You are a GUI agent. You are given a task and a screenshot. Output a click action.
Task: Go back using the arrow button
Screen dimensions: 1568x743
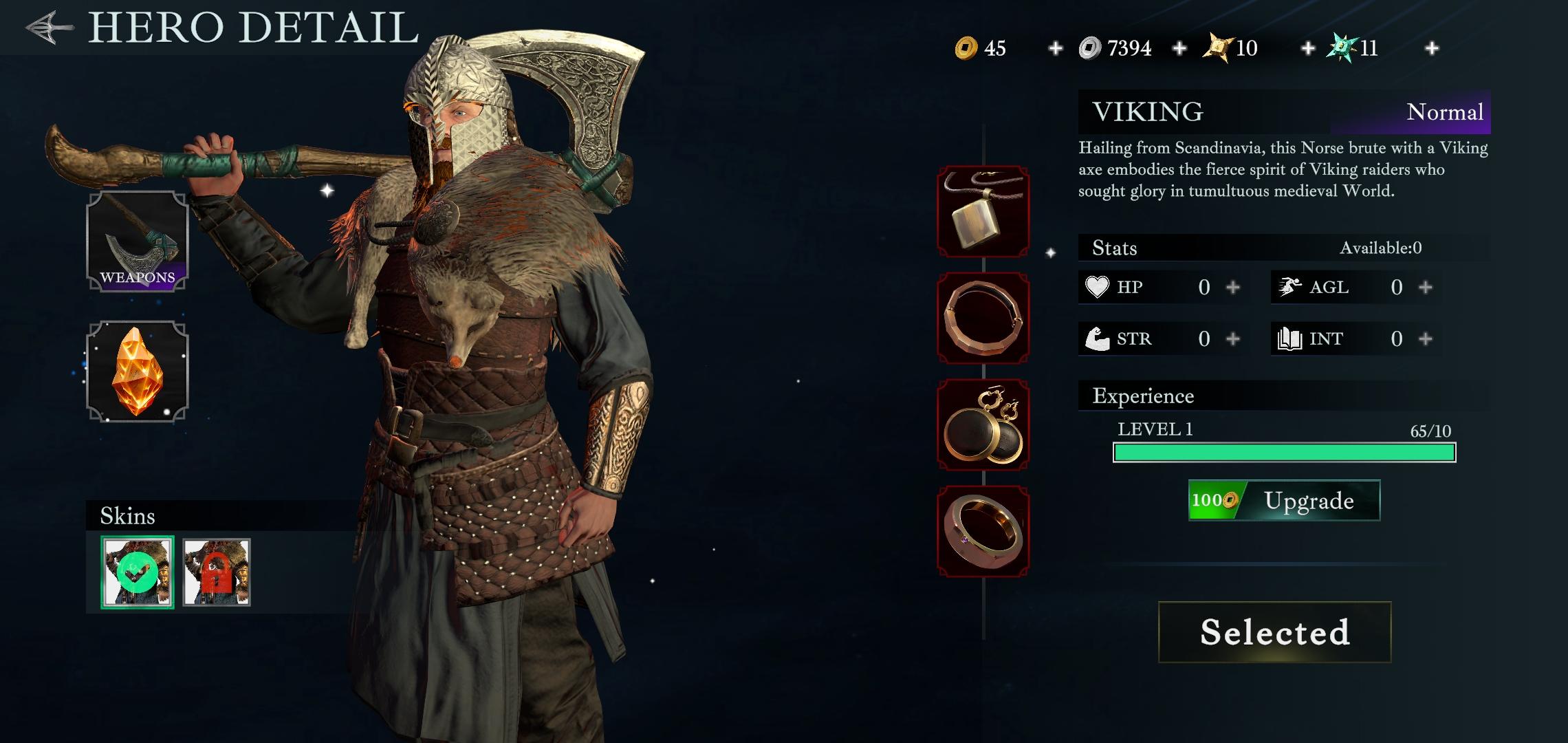[x=50, y=28]
